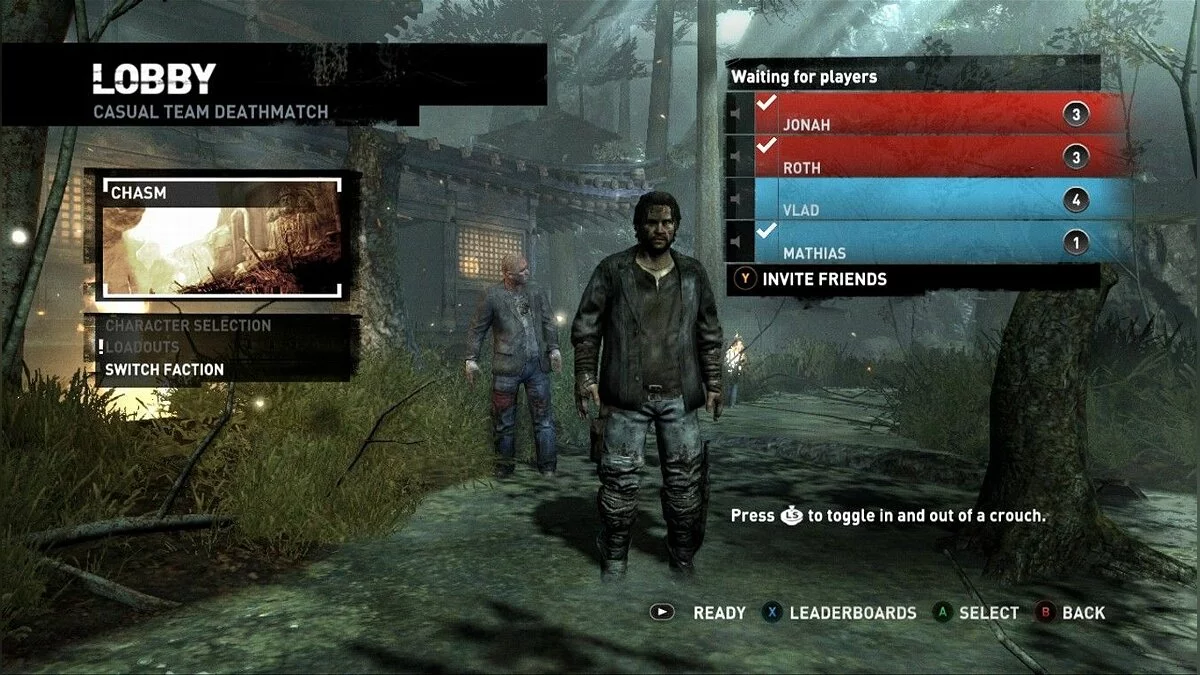The width and height of the screenshot is (1200, 675).
Task: Choose Switch Faction option
Action: [x=165, y=370]
